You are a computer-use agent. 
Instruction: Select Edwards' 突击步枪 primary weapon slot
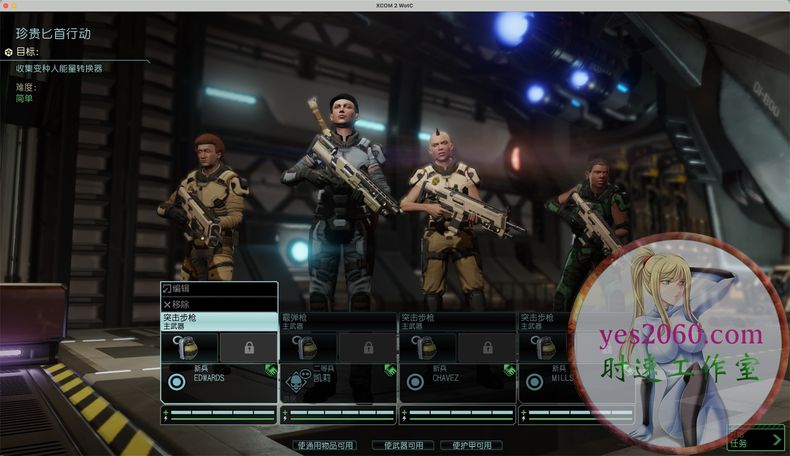(219, 321)
